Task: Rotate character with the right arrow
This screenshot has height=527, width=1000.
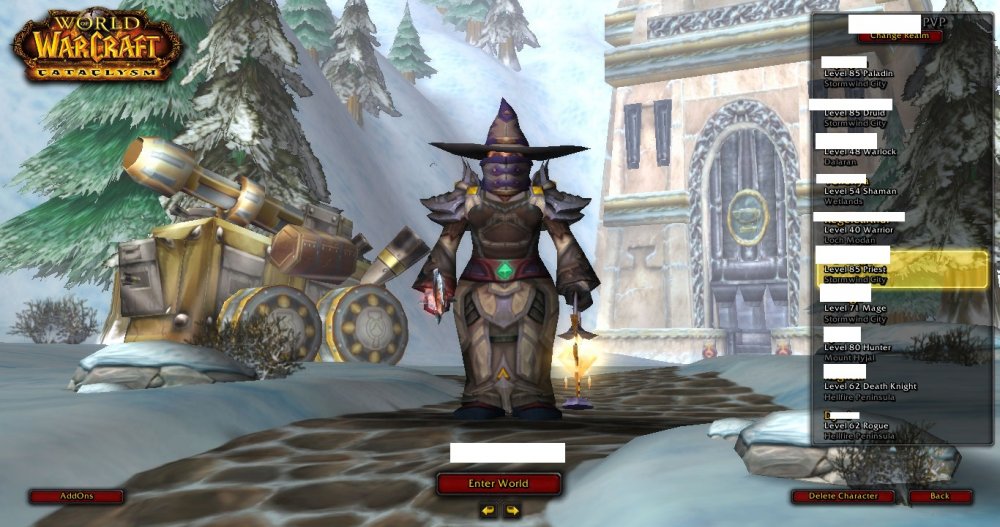Action: pyautogui.click(x=512, y=511)
